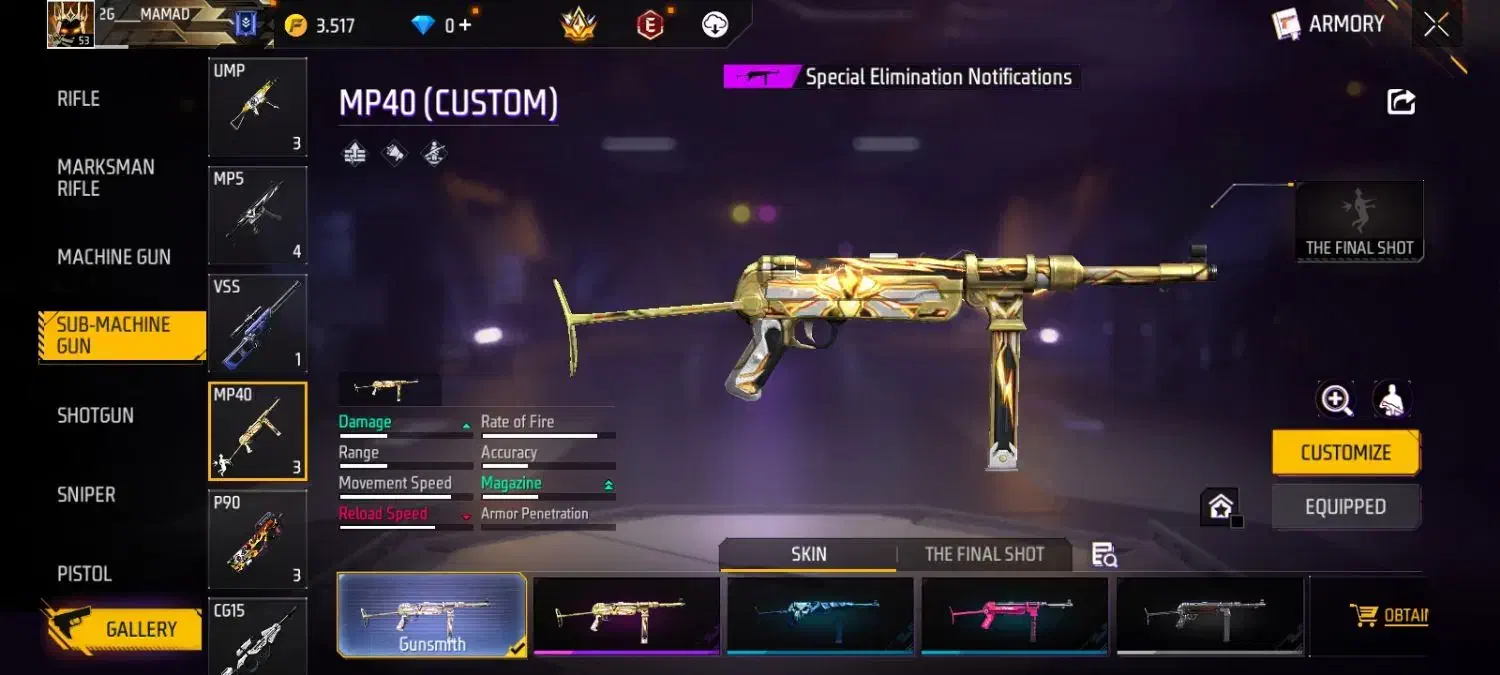
Task: Open the Obtain shop link
Action: coord(1390,615)
